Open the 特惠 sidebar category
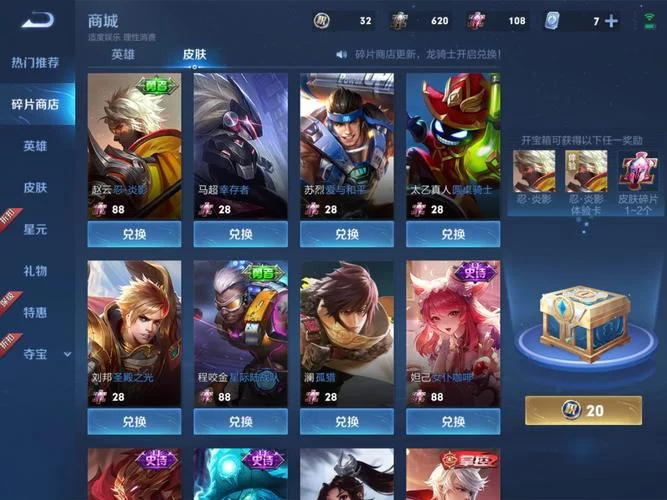This screenshot has width=667, height=500. [x=35, y=312]
